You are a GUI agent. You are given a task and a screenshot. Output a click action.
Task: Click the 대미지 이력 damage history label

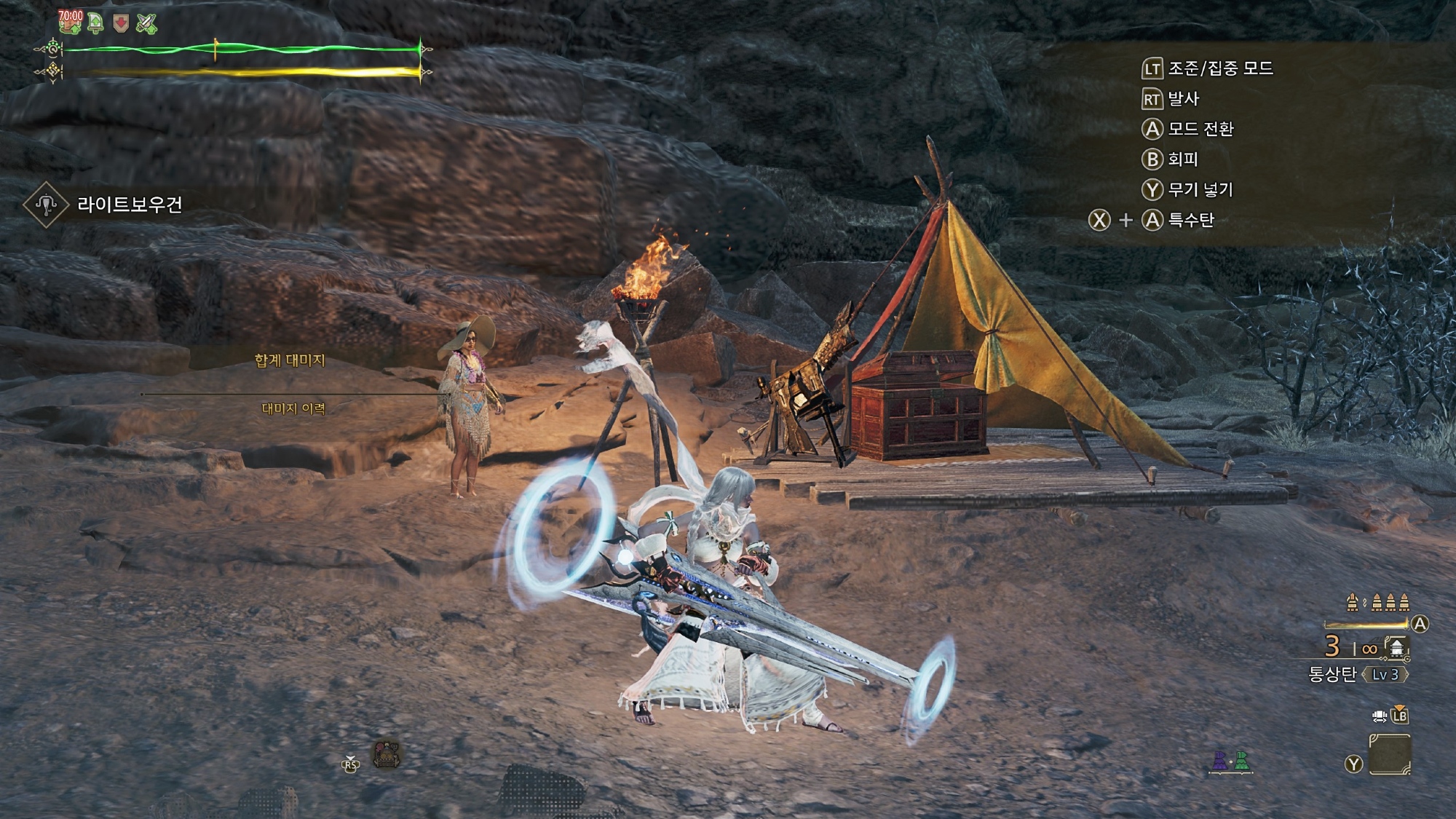[x=293, y=409]
